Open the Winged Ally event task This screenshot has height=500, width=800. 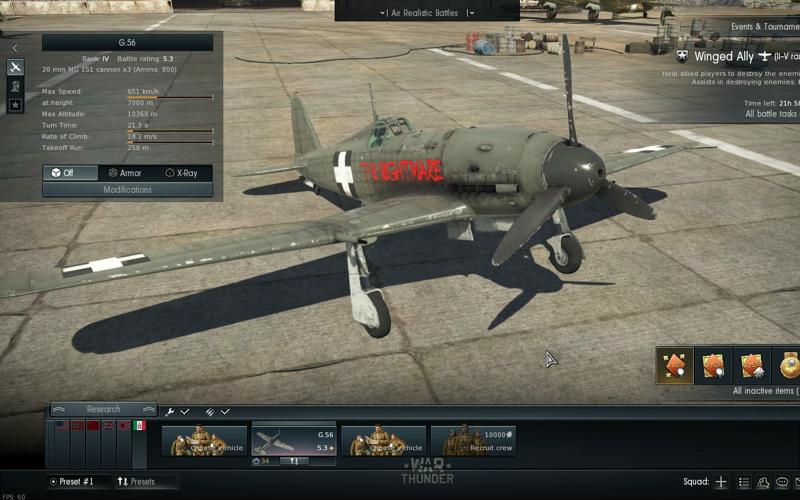point(737,57)
